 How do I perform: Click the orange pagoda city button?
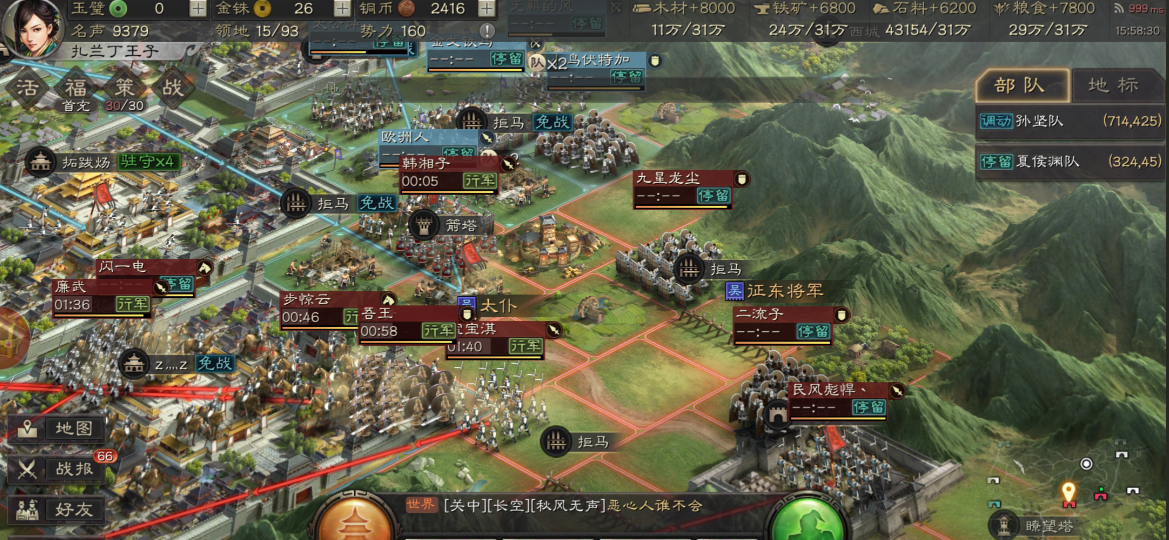pos(352,520)
